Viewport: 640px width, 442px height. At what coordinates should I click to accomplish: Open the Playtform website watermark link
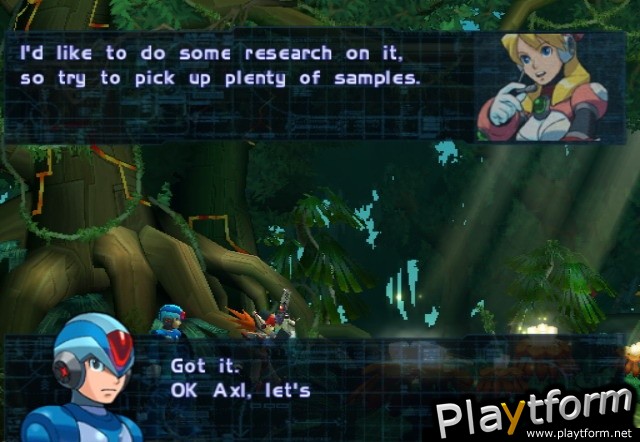click(537, 413)
